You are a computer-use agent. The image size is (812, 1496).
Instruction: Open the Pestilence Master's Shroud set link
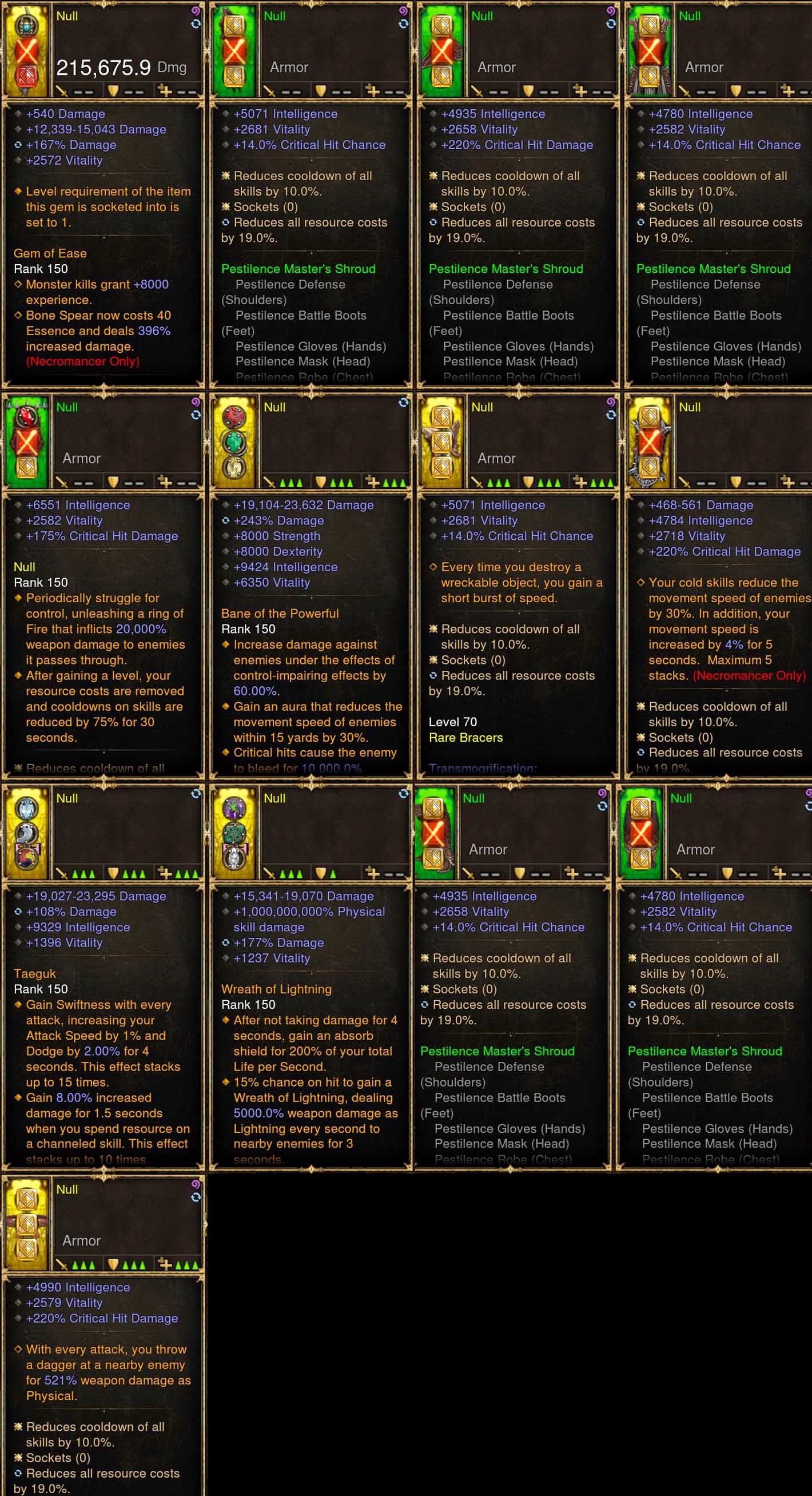point(298,268)
